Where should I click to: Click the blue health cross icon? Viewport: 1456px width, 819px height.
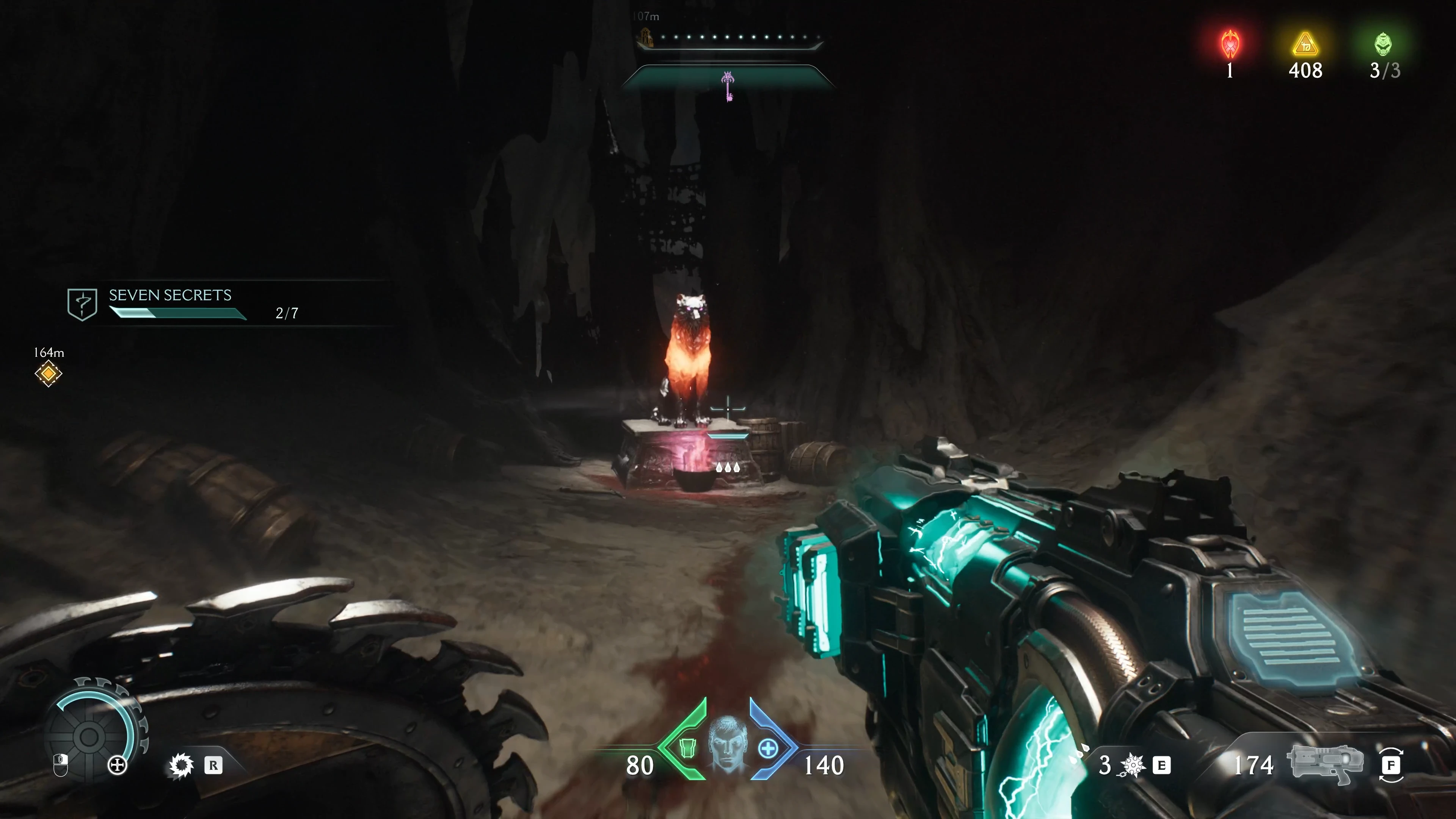(767, 749)
